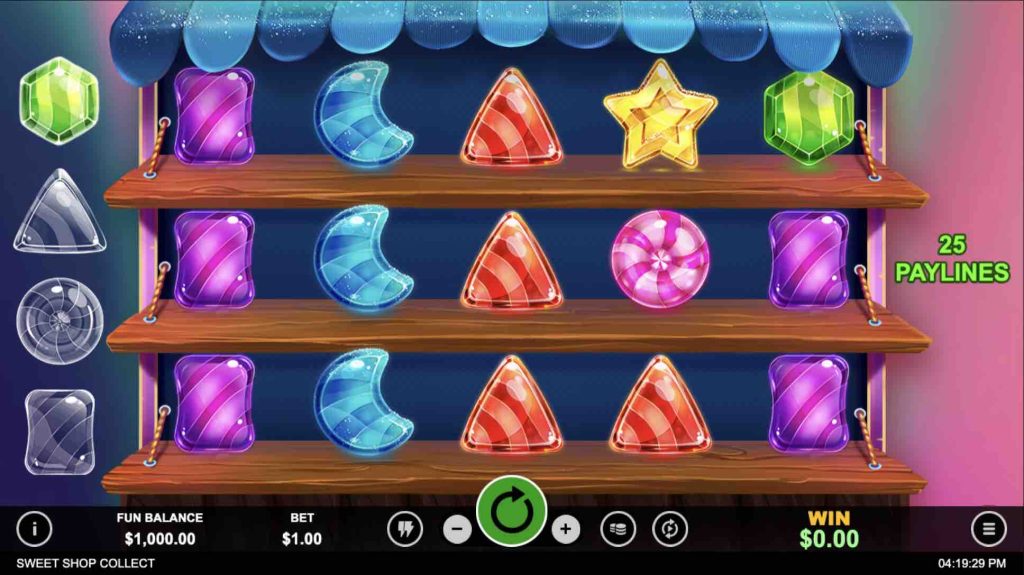Decrease the bet with the minus button
The height and width of the screenshot is (575, 1024).
point(457,529)
